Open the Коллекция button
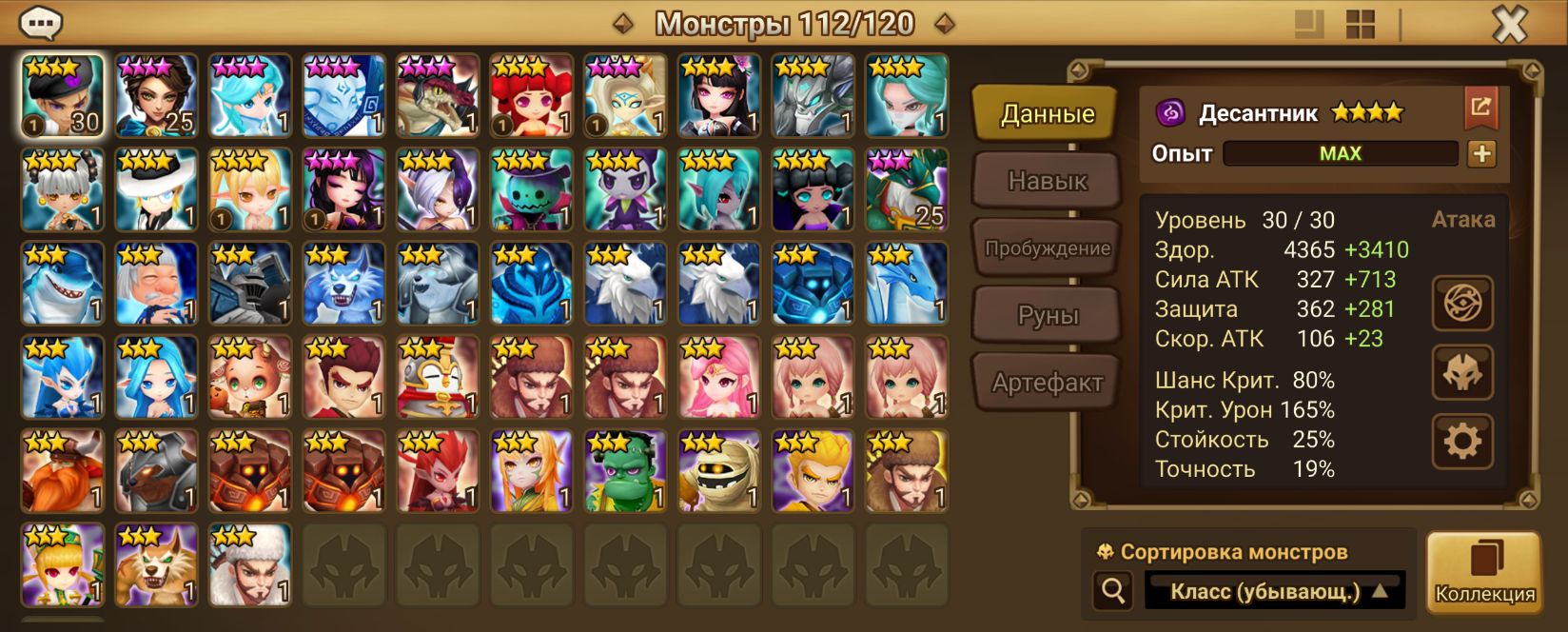 click(x=1483, y=571)
